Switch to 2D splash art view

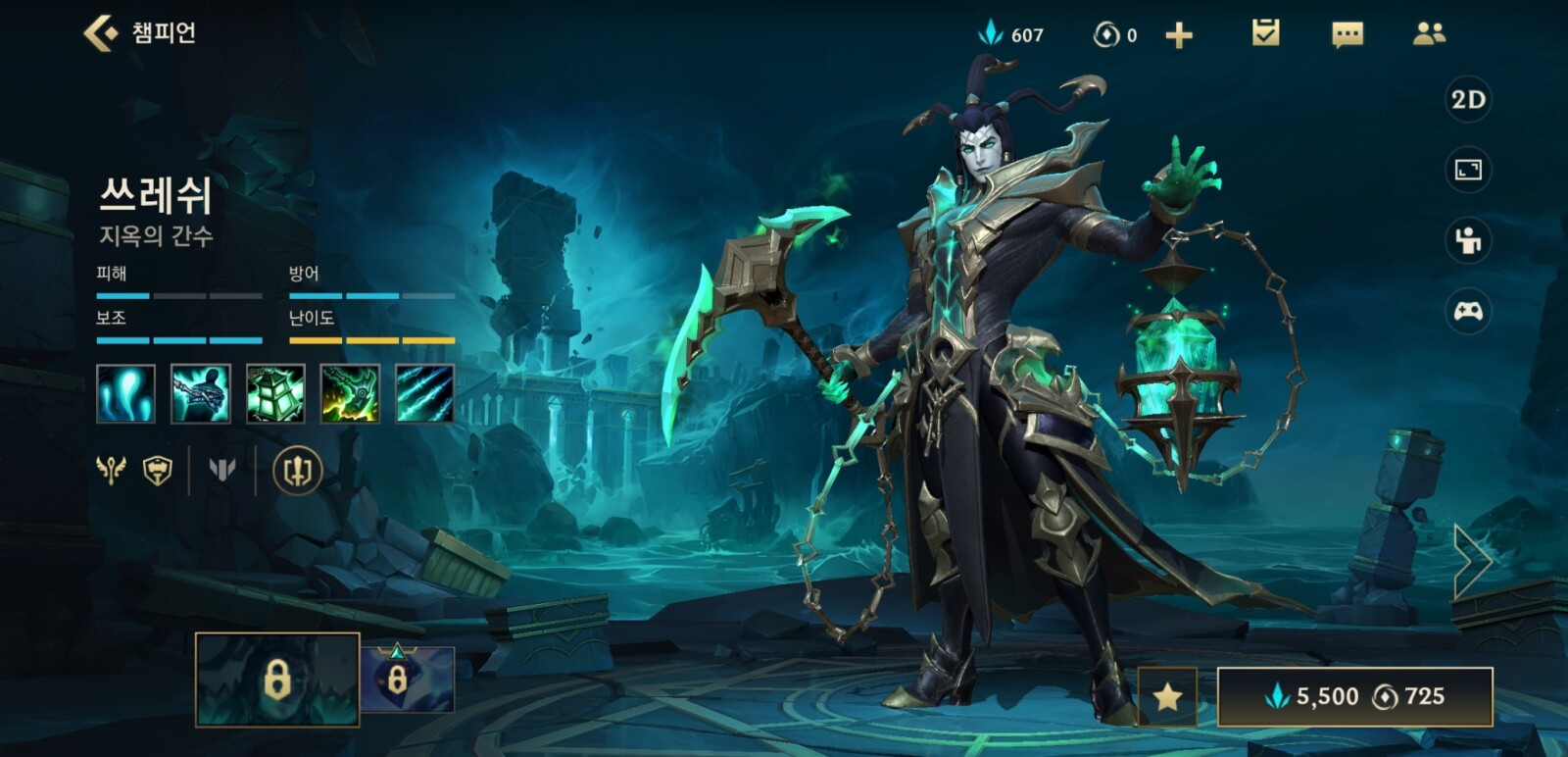point(1468,100)
